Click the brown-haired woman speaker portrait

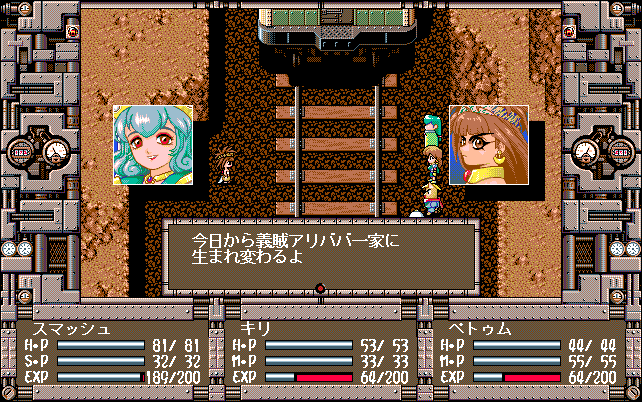tap(488, 145)
